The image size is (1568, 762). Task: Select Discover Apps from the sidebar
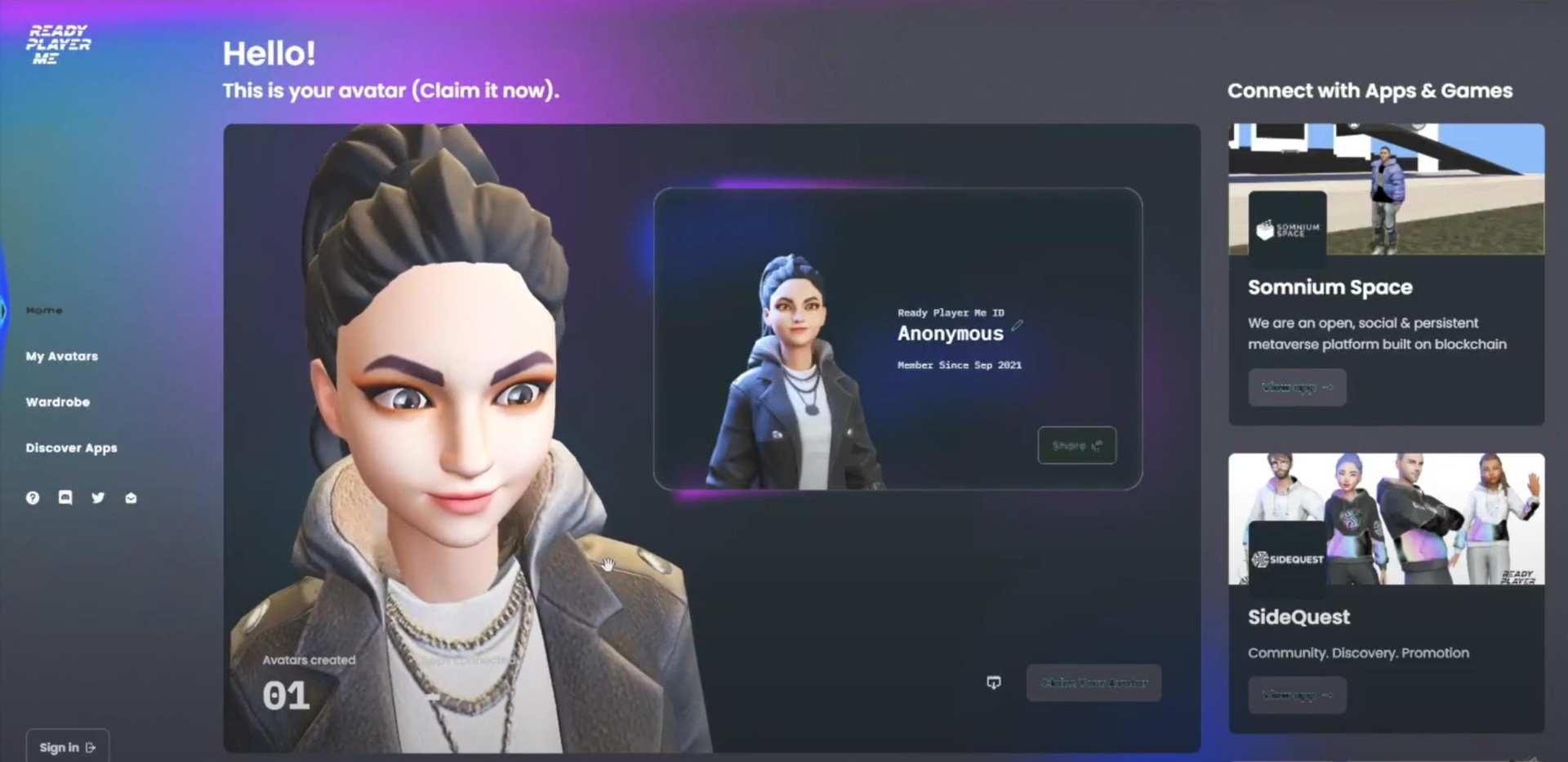tap(71, 448)
